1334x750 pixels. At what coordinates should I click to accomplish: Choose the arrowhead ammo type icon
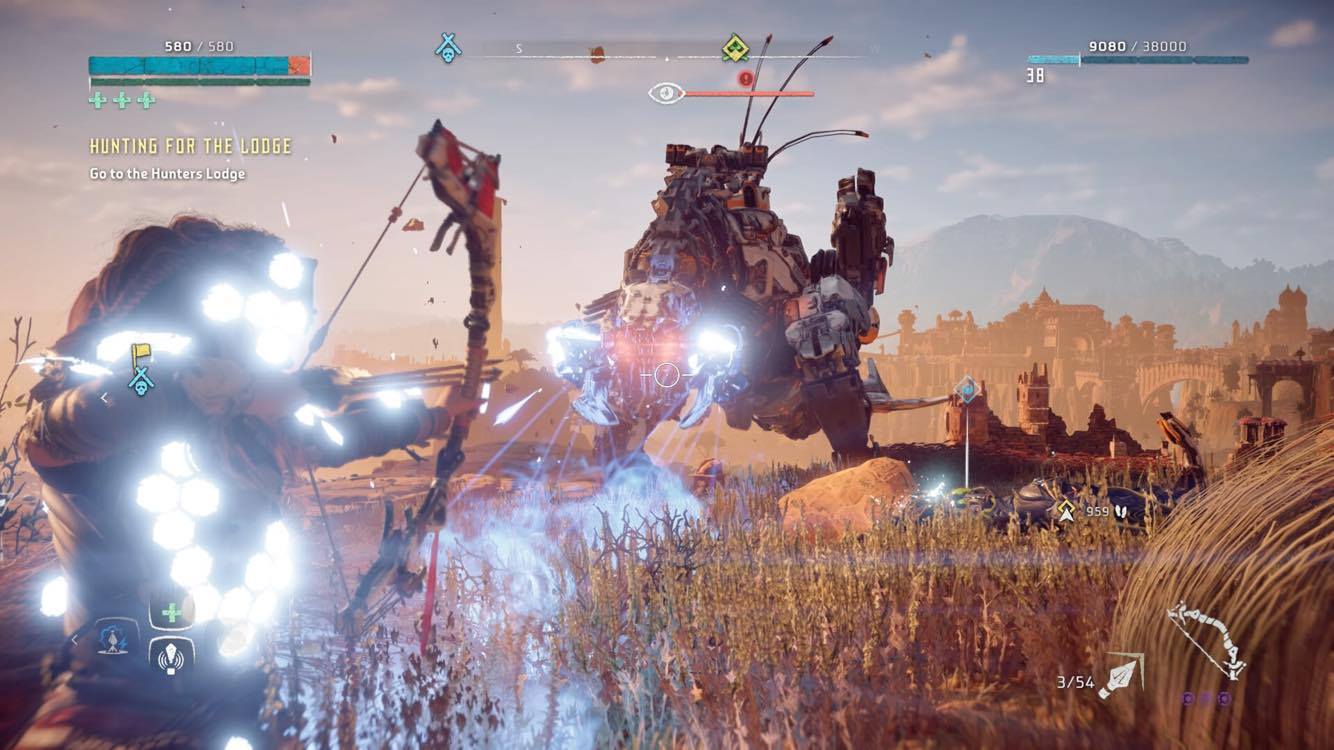pos(1122,678)
